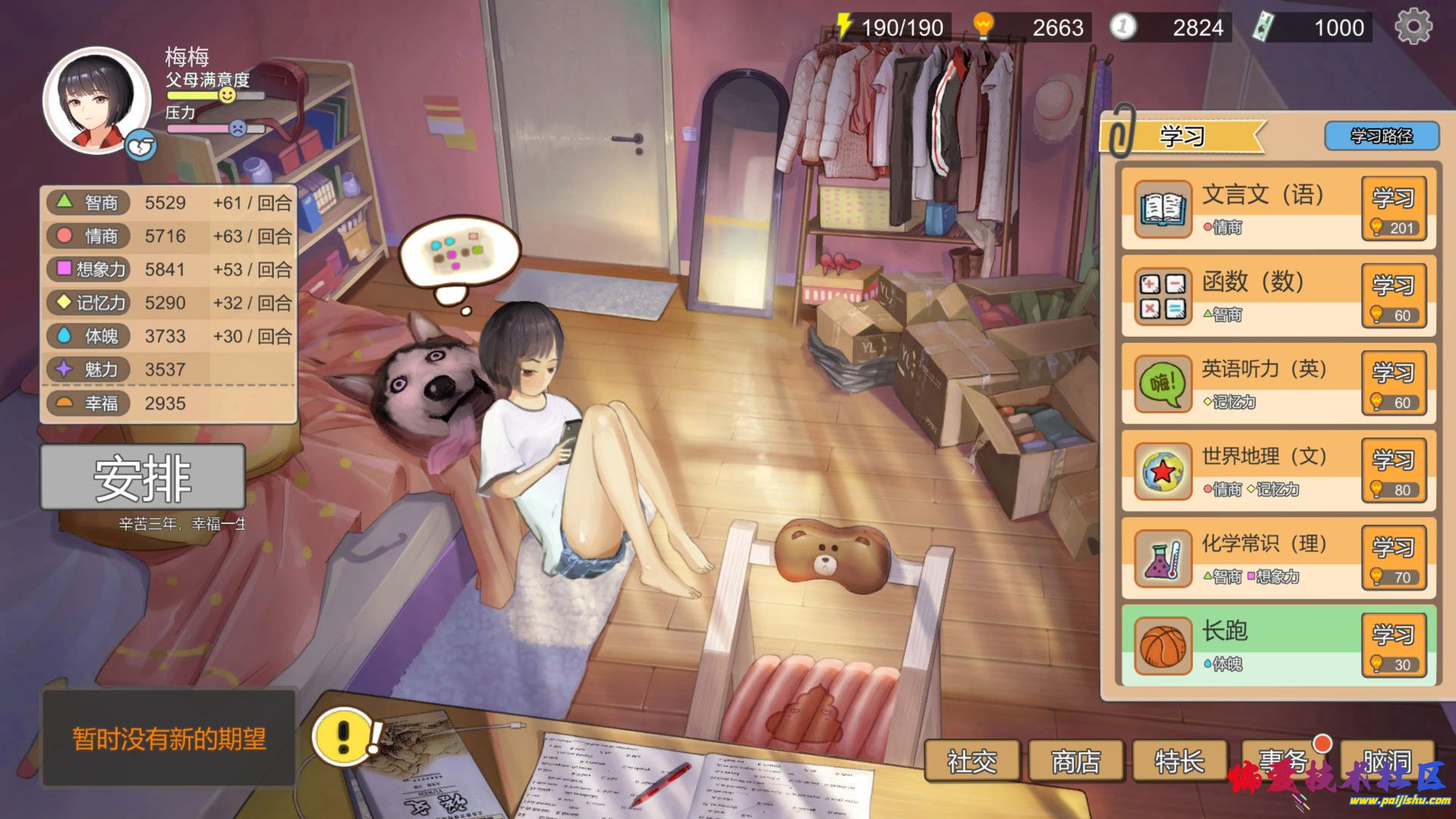The height and width of the screenshot is (819, 1456).
Task: Study 英语听力 English listening
Action: tap(1393, 383)
